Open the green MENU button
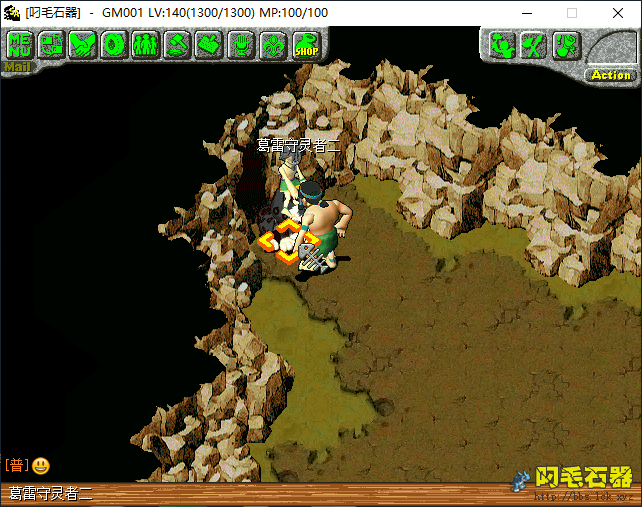Screen dimensions: 642x507 point(19,44)
